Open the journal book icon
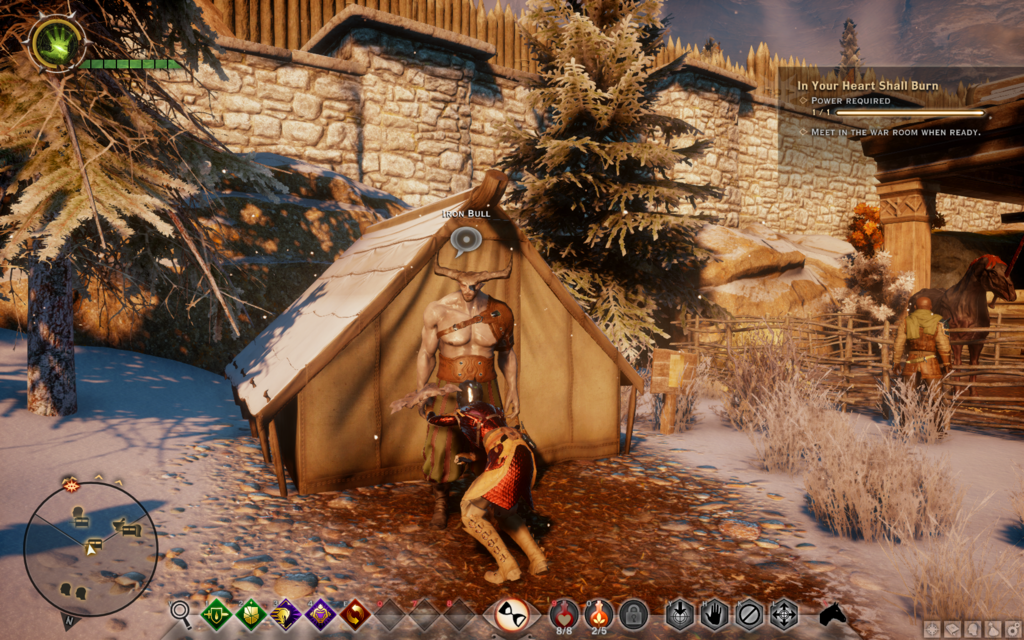This screenshot has width=1024, height=640. tap(950, 629)
